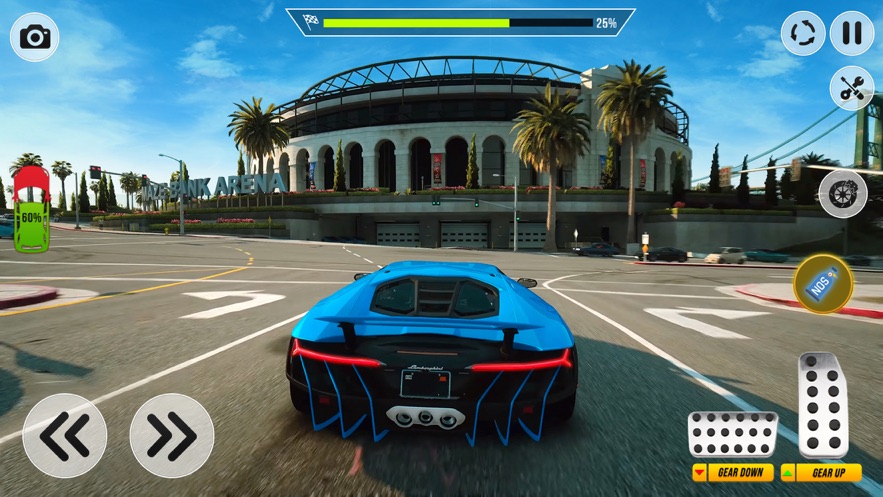Viewport: 883px width, 497px height.
Task: Step on the gas accelerator pedal
Action: [x=823, y=404]
